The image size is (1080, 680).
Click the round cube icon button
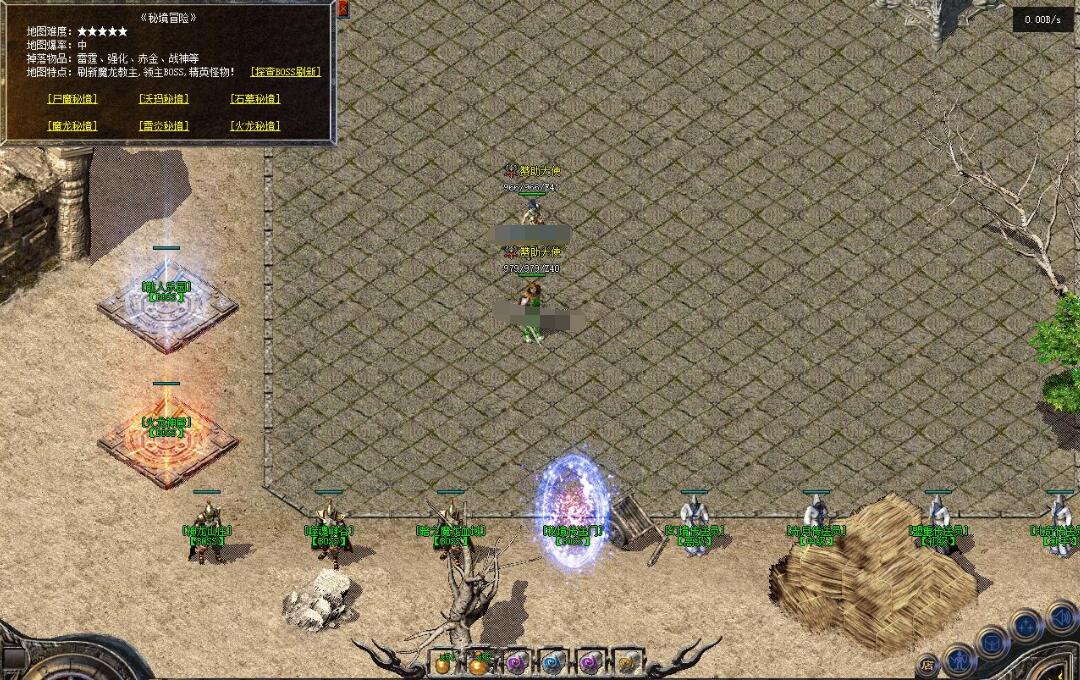[992, 641]
